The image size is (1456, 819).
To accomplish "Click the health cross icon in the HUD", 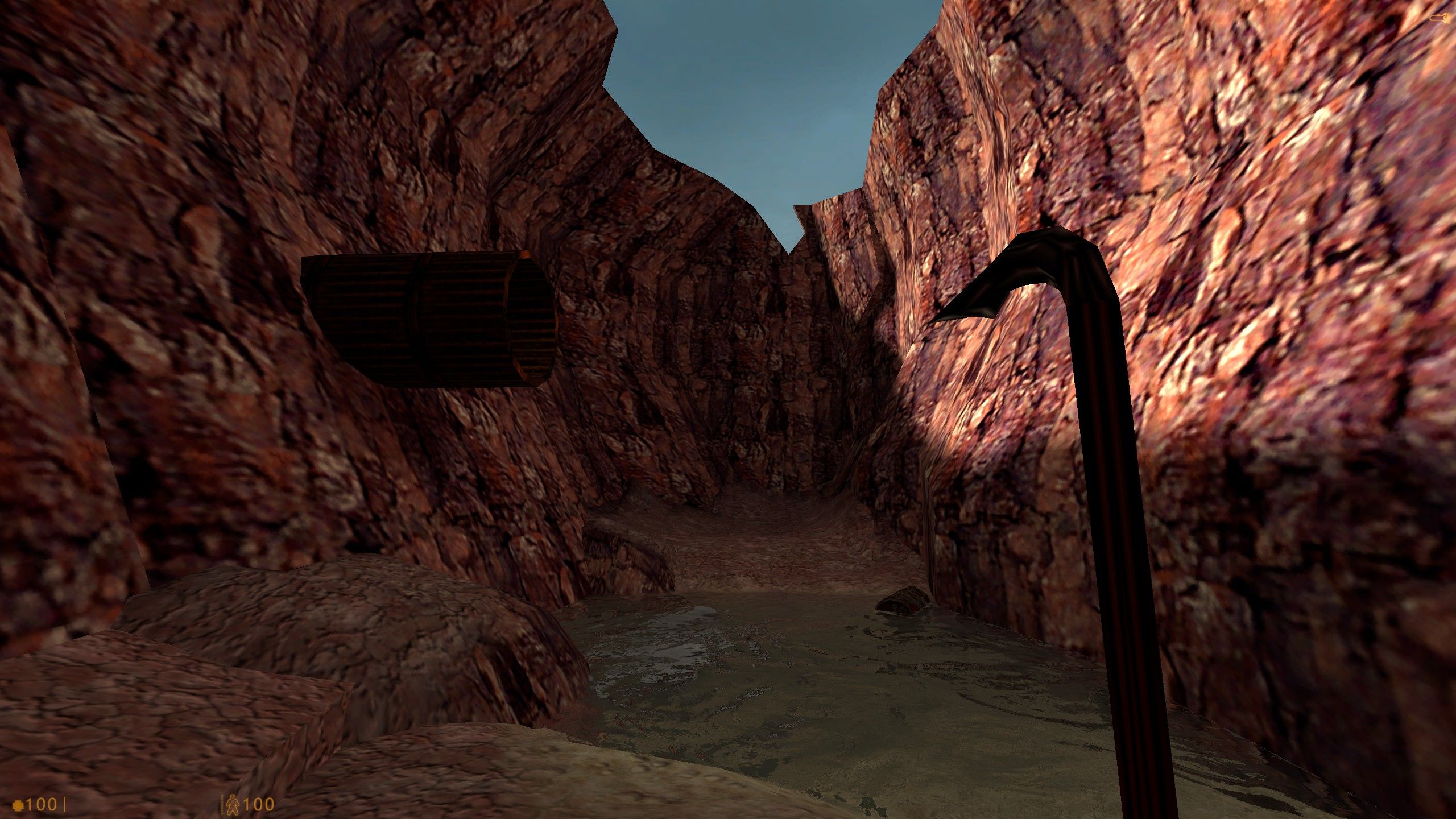I will [18, 805].
